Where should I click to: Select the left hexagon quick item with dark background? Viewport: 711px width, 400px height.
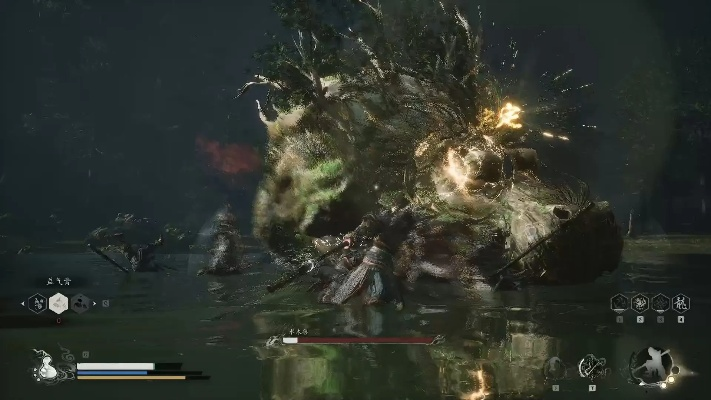coord(37,302)
